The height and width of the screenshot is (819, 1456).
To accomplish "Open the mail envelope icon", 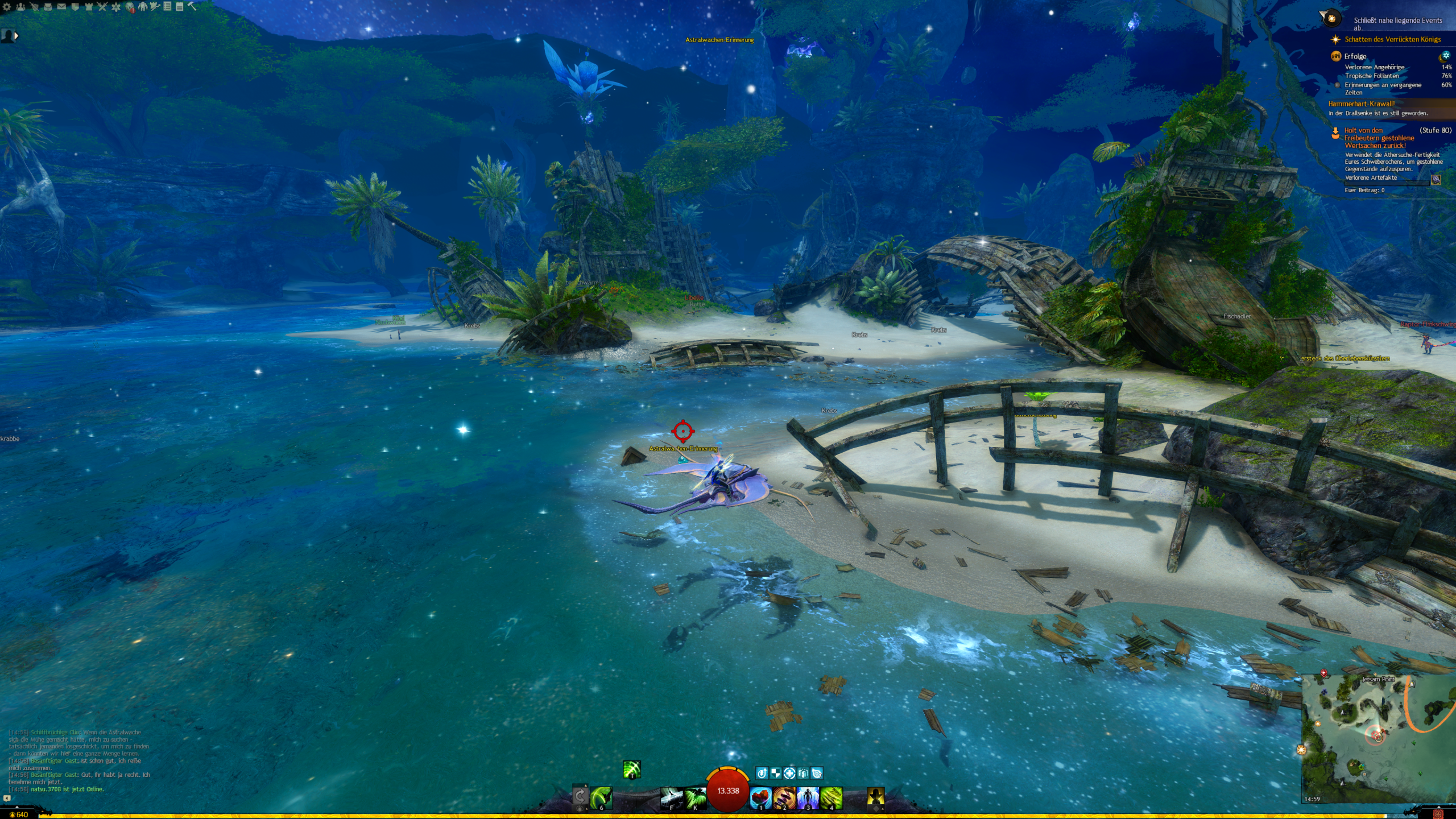I will (61, 7).
